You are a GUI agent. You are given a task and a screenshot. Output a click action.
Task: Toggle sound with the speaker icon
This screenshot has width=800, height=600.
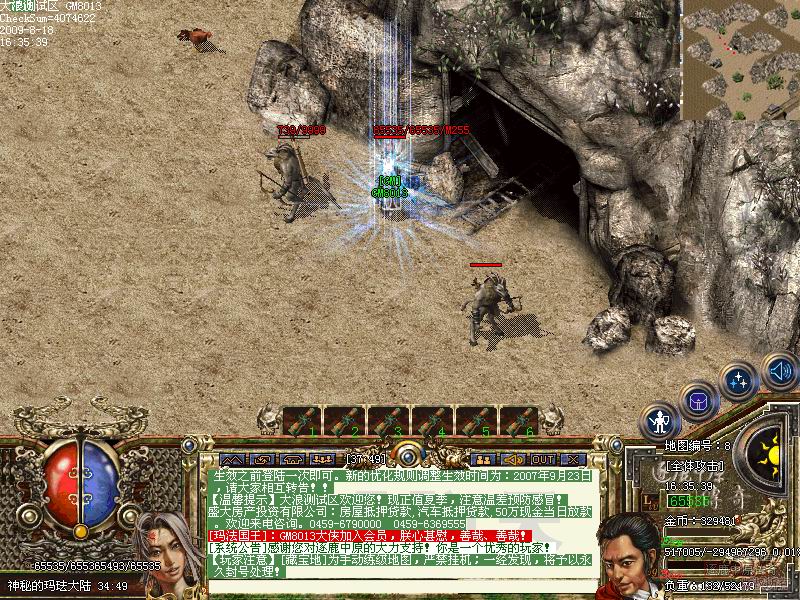click(x=779, y=370)
